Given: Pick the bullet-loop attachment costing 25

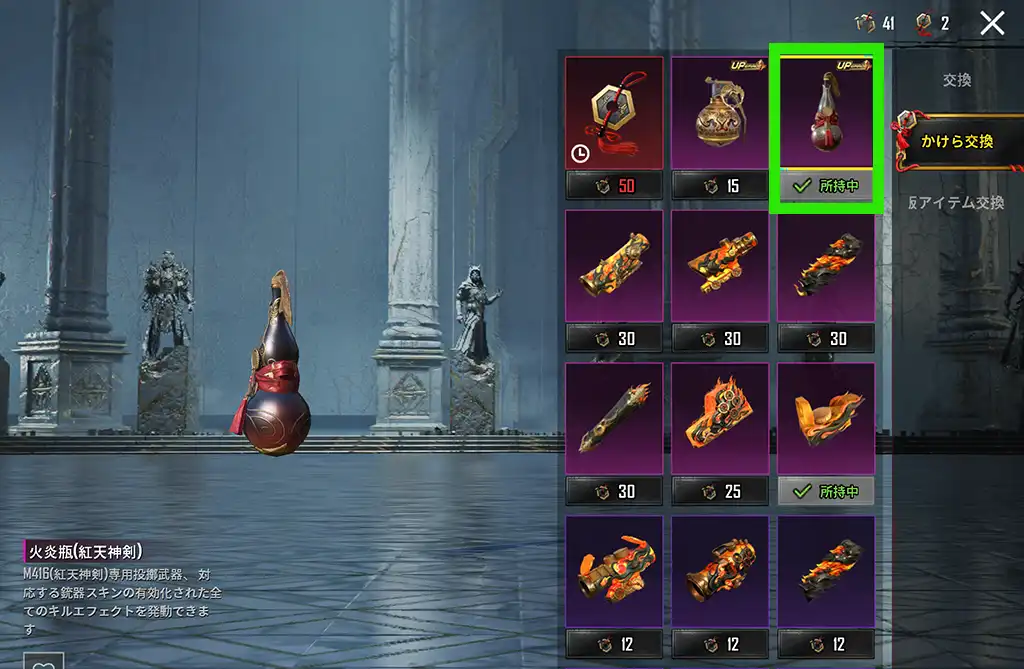Looking at the screenshot, I should click(720, 418).
